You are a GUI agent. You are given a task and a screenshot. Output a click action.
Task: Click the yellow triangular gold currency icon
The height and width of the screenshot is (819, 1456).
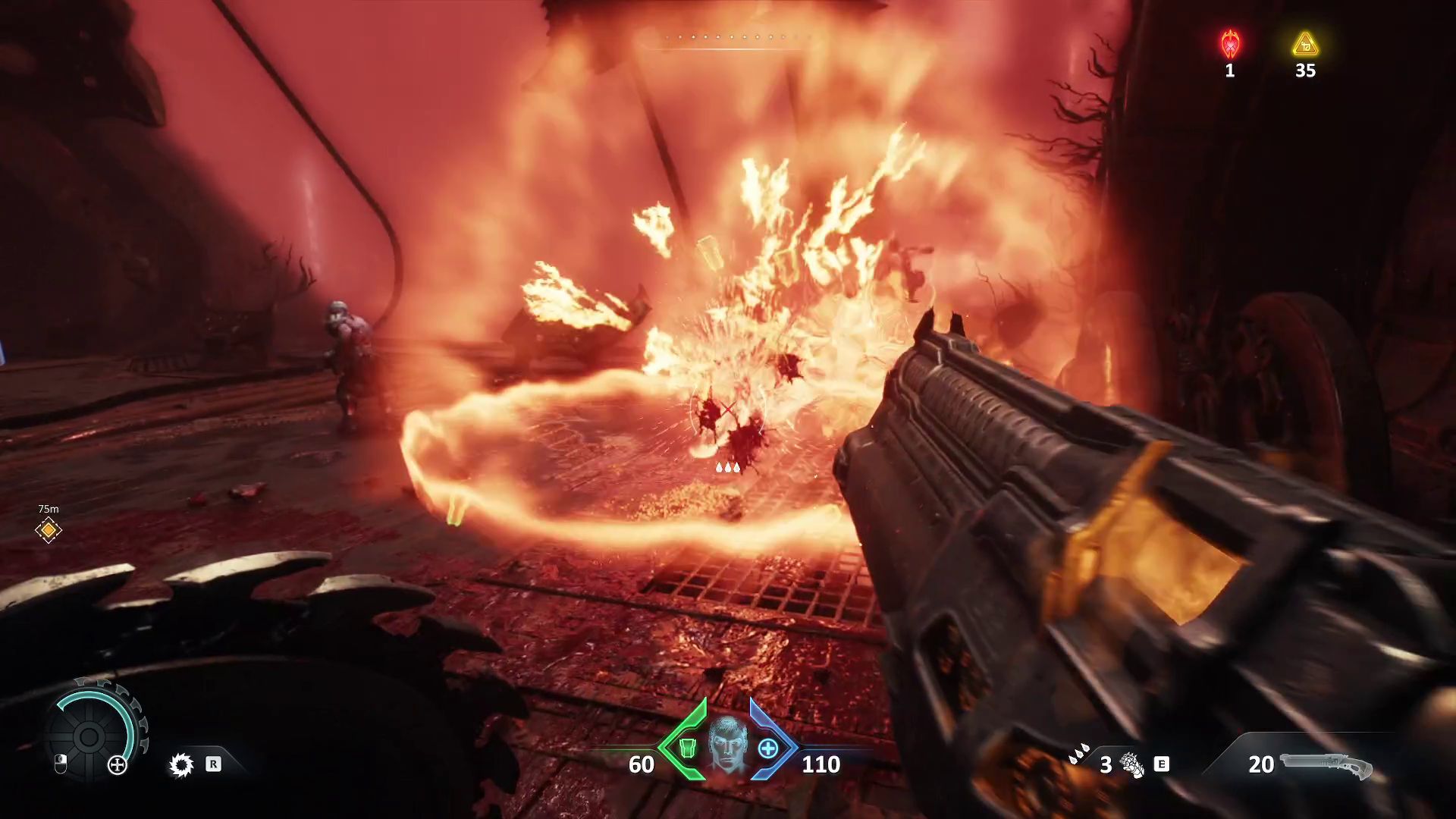click(1305, 45)
